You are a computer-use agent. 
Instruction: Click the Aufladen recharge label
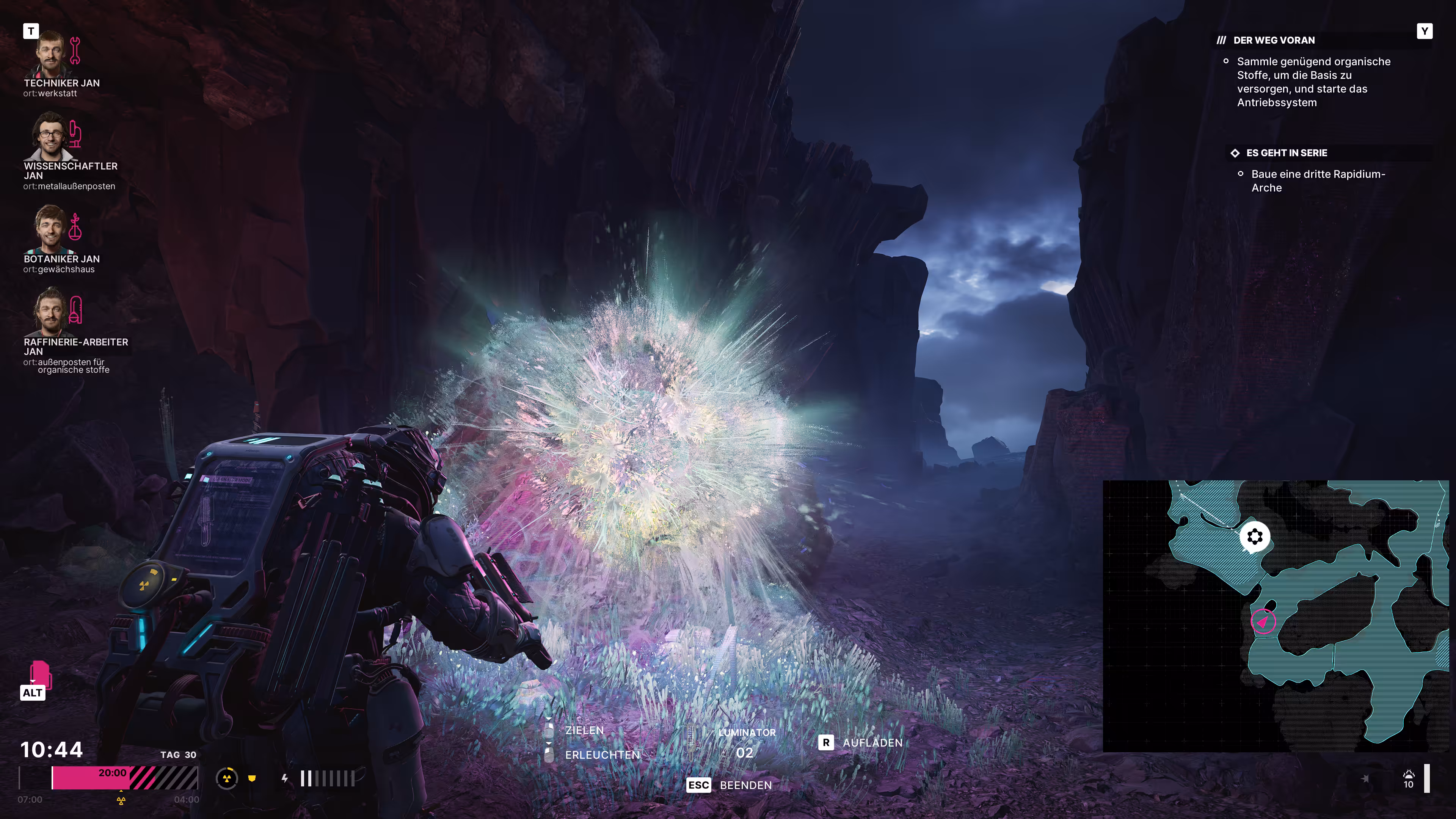[x=872, y=743]
